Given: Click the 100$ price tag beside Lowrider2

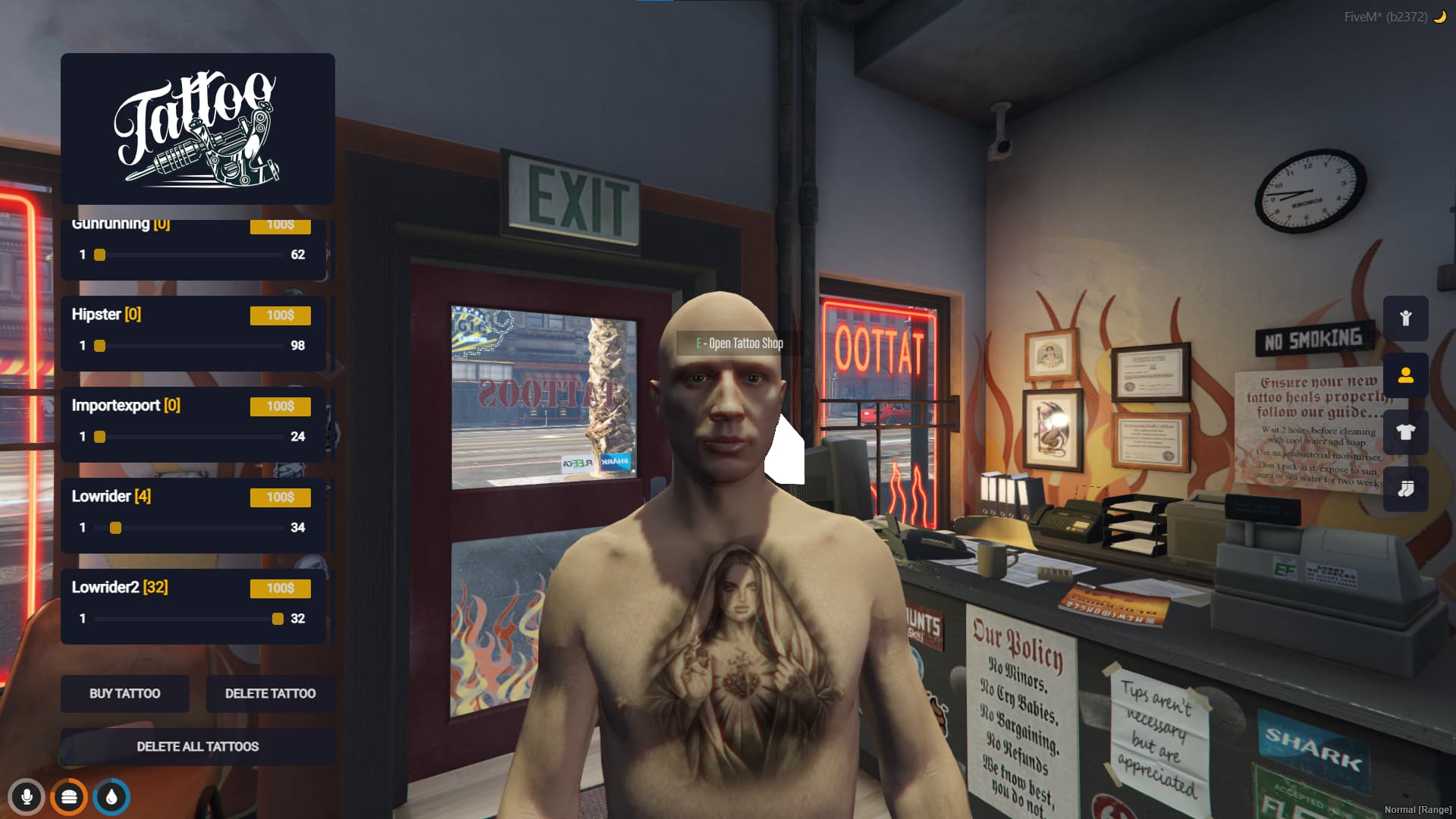Looking at the screenshot, I should 280,588.
